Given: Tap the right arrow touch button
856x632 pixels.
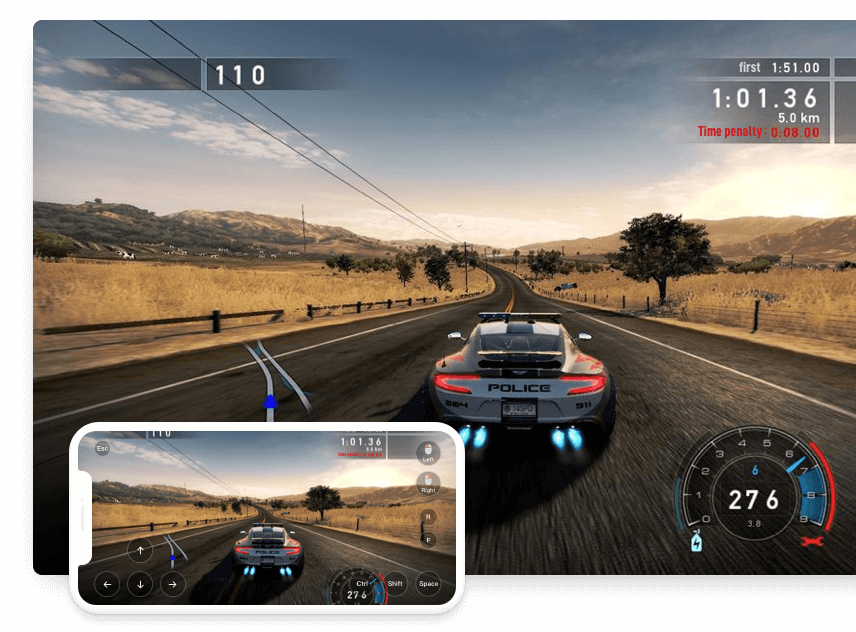Looking at the screenshot, I should coord(173,584).
